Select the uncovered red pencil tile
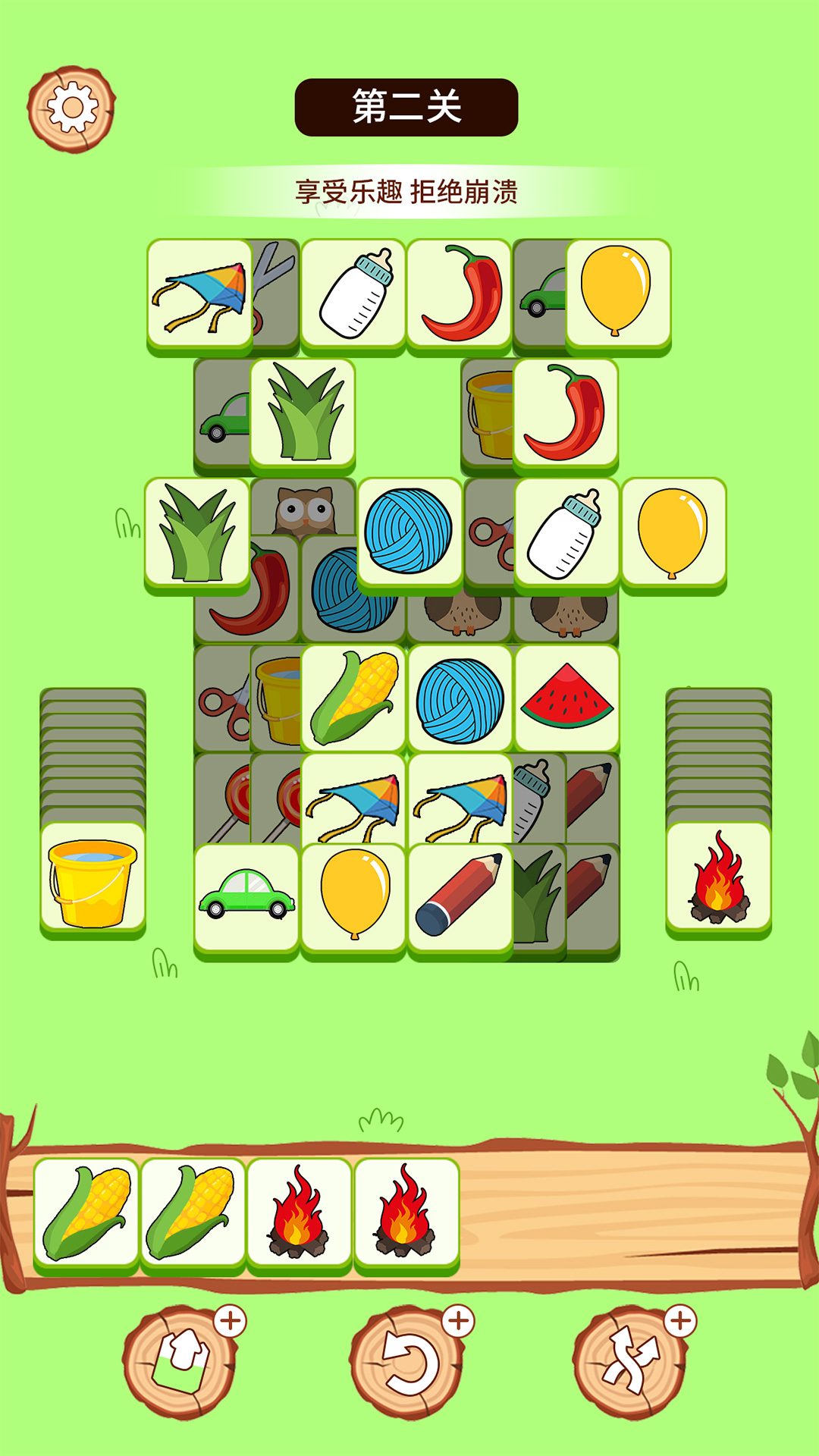Viewport: 819px width, 1456px height. (460, 896)
